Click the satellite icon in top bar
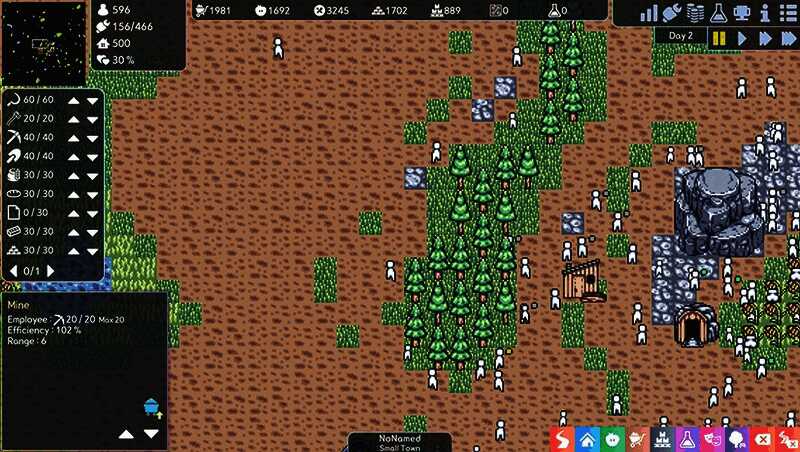The image size is (800, 452). (672, 13)
